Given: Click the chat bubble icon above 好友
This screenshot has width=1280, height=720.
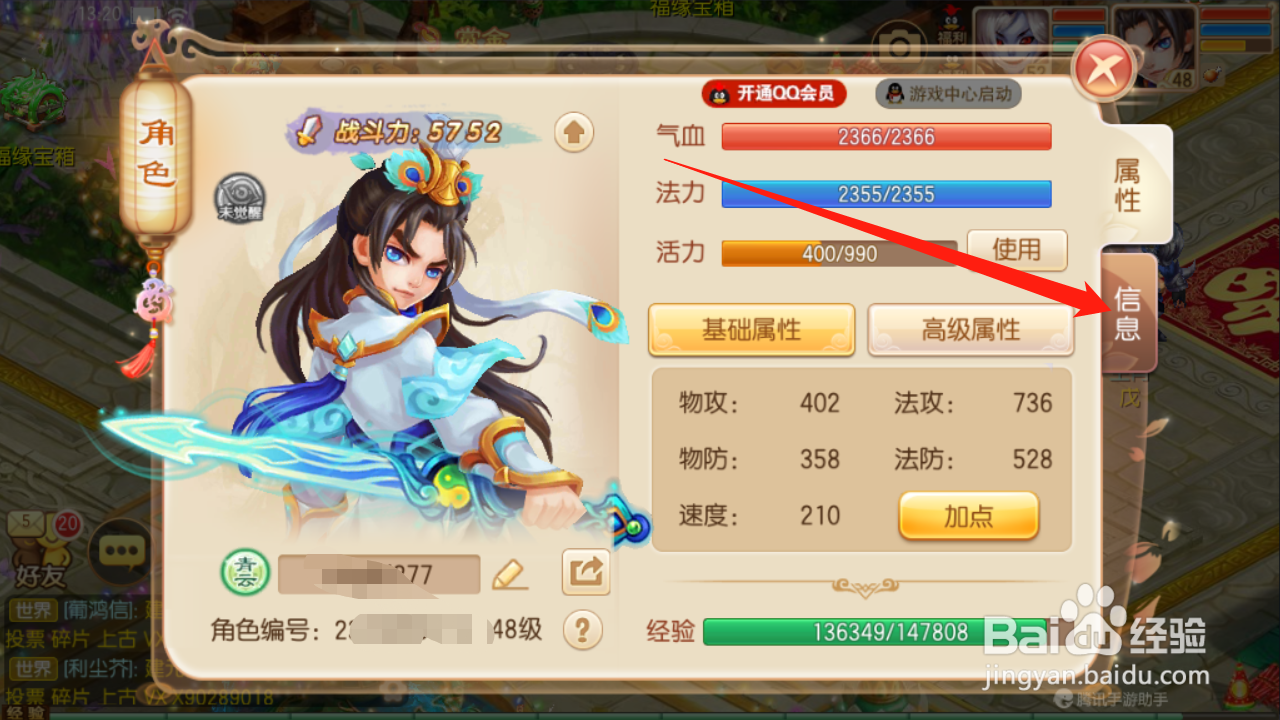Looking at the screenshot, I should 119,549.
